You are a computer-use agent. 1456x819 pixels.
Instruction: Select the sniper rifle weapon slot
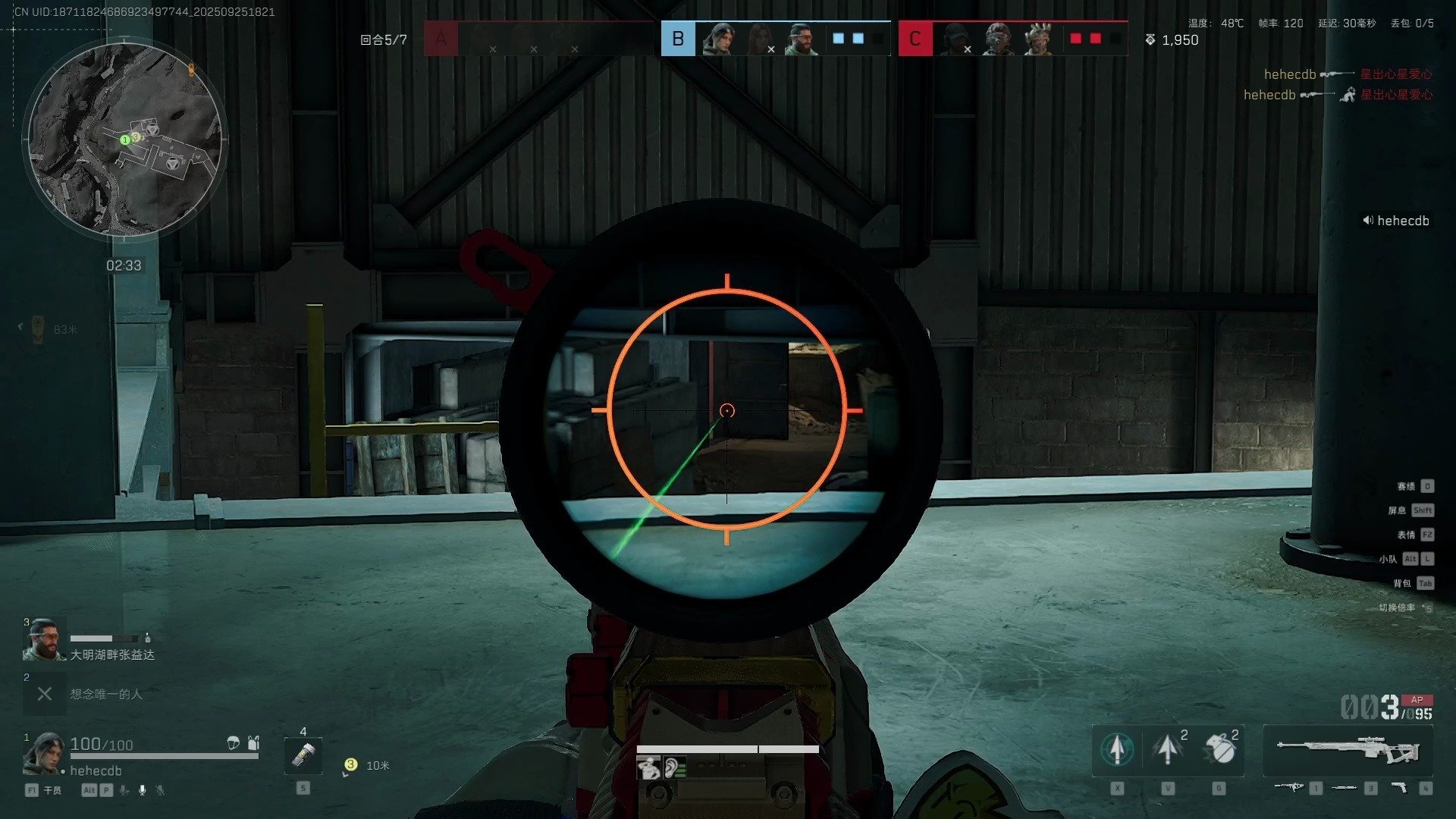click(1348, 751)
